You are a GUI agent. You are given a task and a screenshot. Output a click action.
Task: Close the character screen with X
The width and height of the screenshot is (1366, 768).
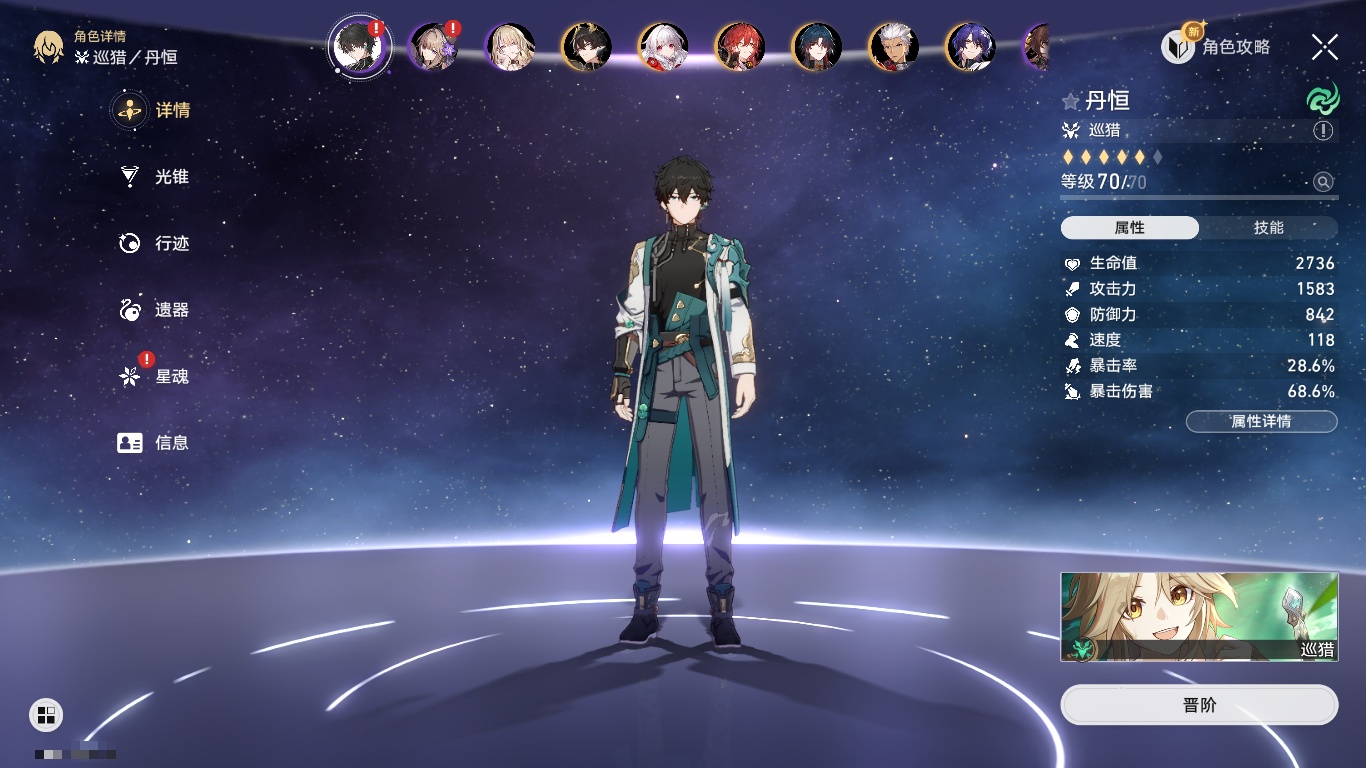(1324, 47)
